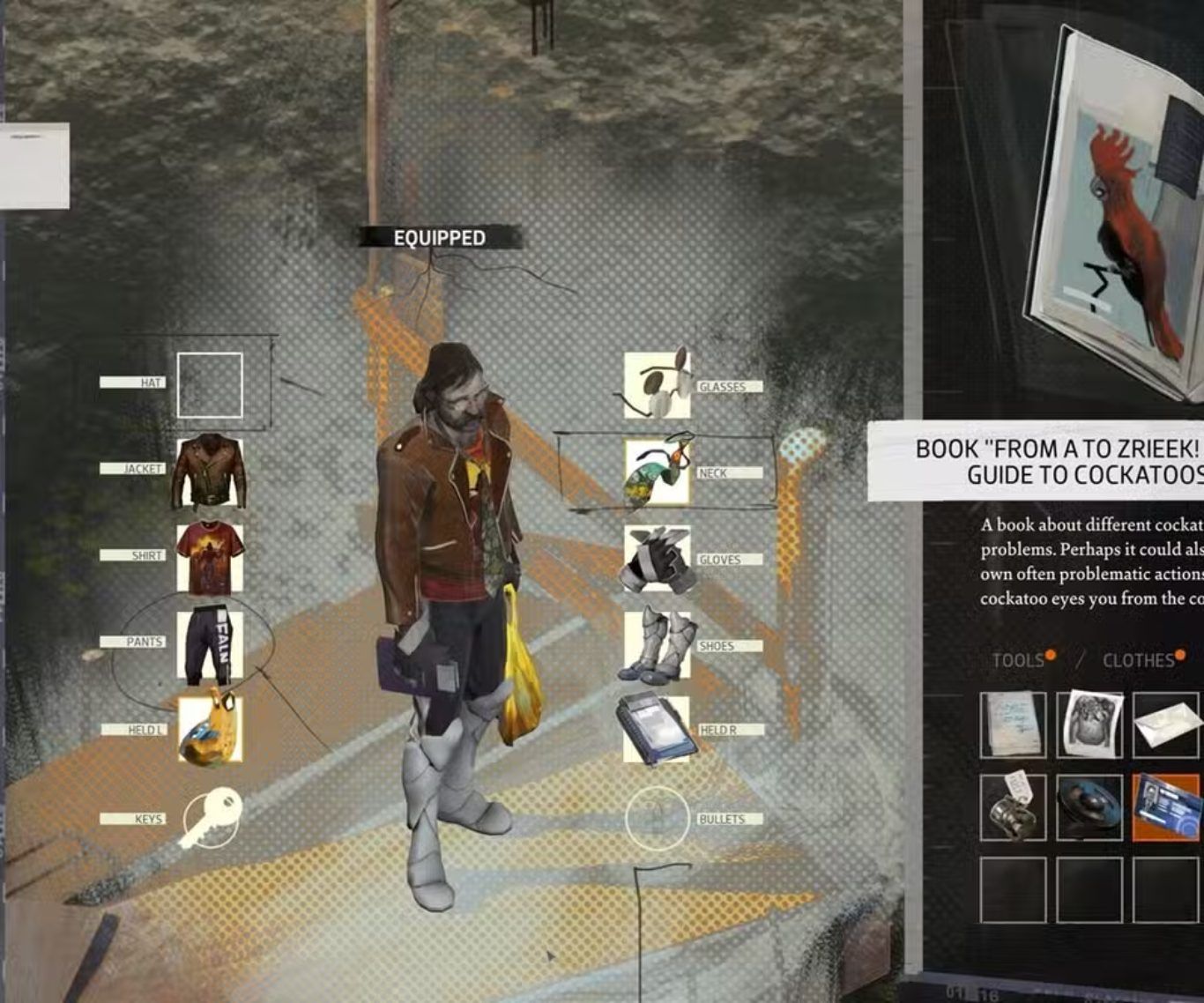Select the ledger in Held R slot
This screenshot has width=1204, height=1003.
(x=658, y=730)
